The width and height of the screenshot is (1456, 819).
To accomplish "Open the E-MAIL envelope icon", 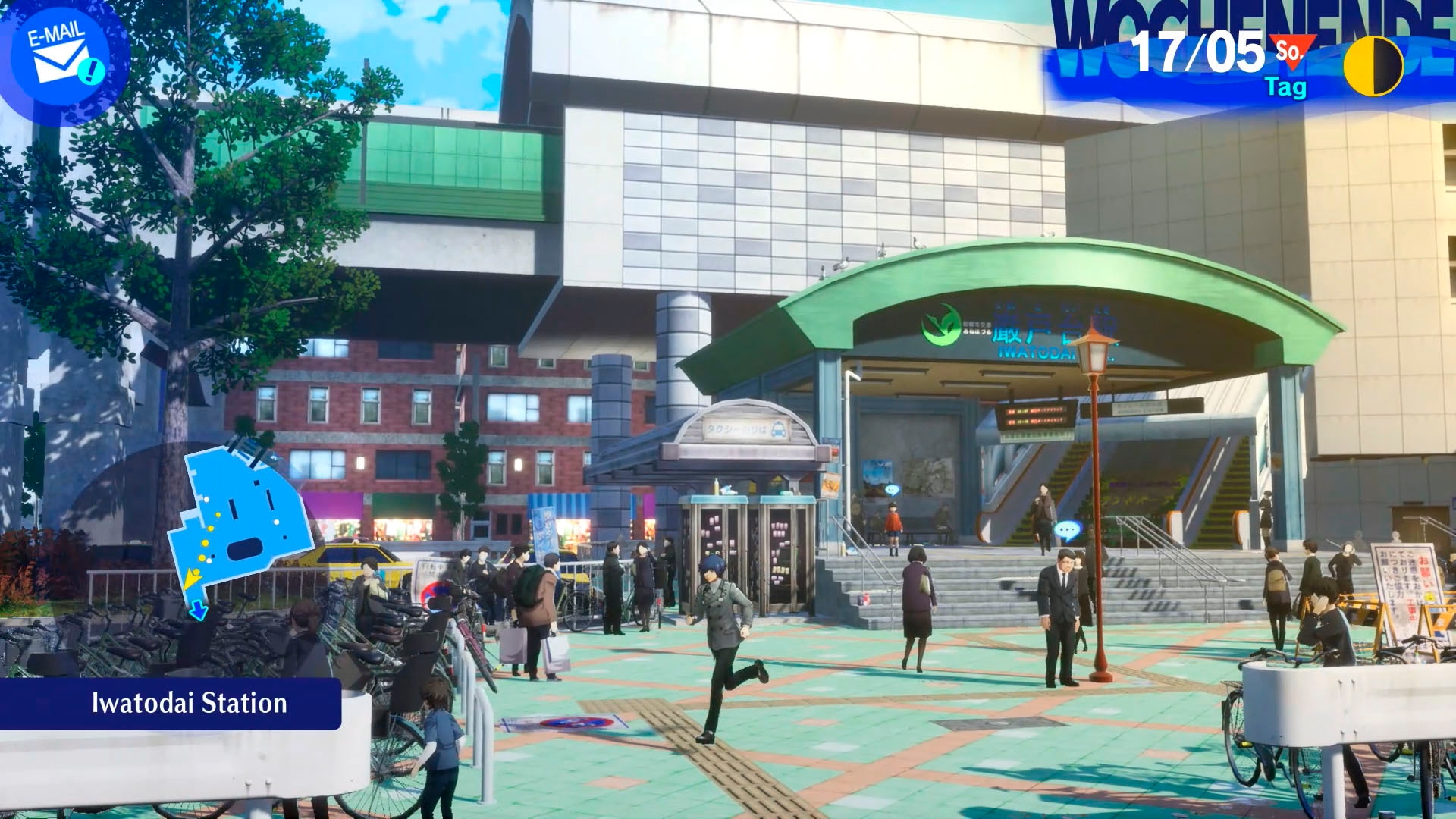I will [x=57, y=53].
